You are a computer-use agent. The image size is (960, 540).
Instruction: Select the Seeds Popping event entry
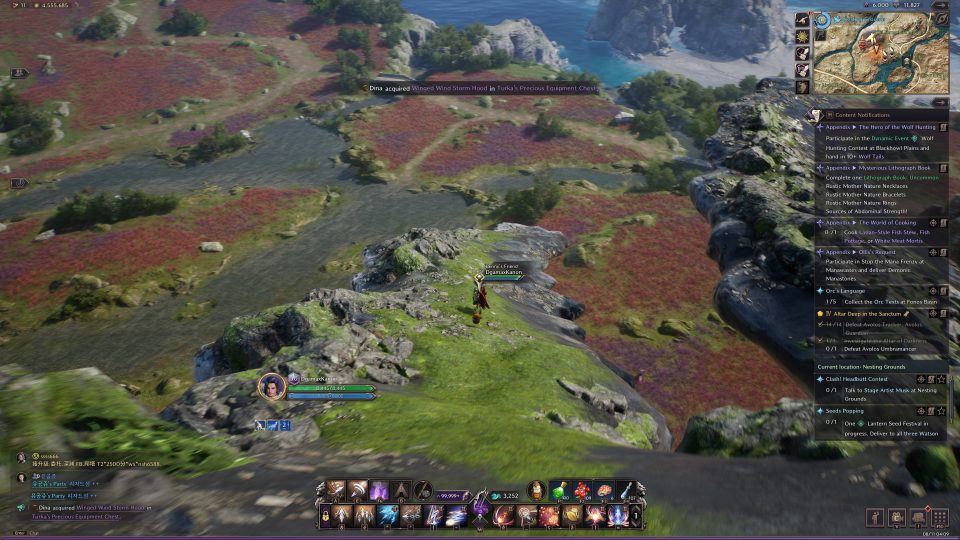tap(846, 411)
